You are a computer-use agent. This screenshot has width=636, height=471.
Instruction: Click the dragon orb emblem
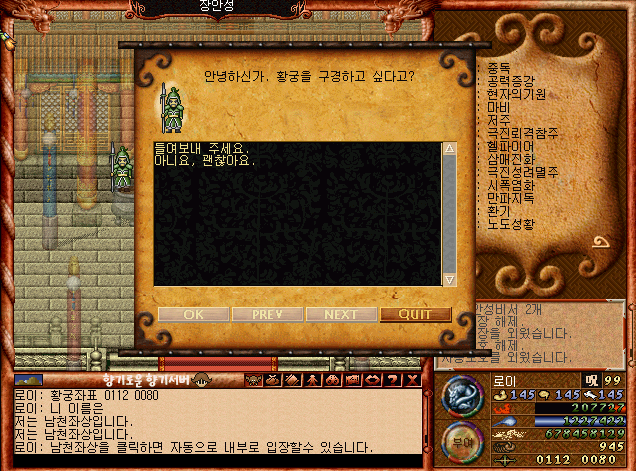461,394
